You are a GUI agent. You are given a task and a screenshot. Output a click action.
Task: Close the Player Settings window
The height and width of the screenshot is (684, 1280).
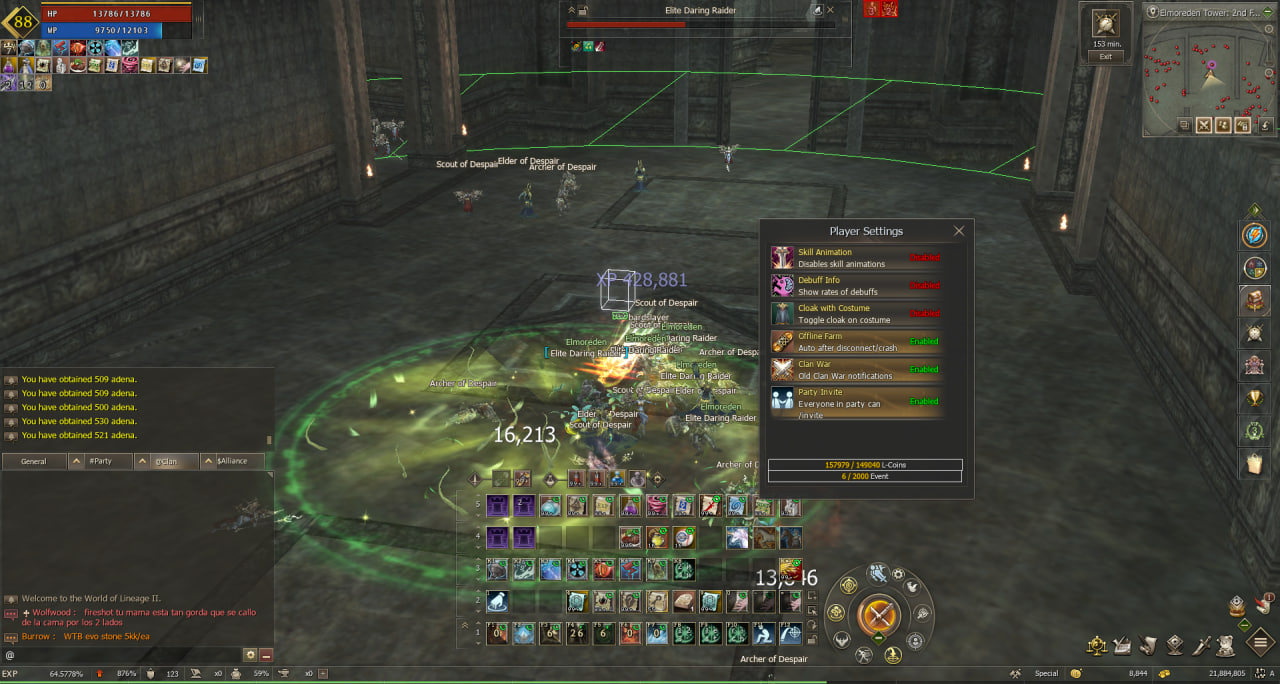[x=959, y=231]
